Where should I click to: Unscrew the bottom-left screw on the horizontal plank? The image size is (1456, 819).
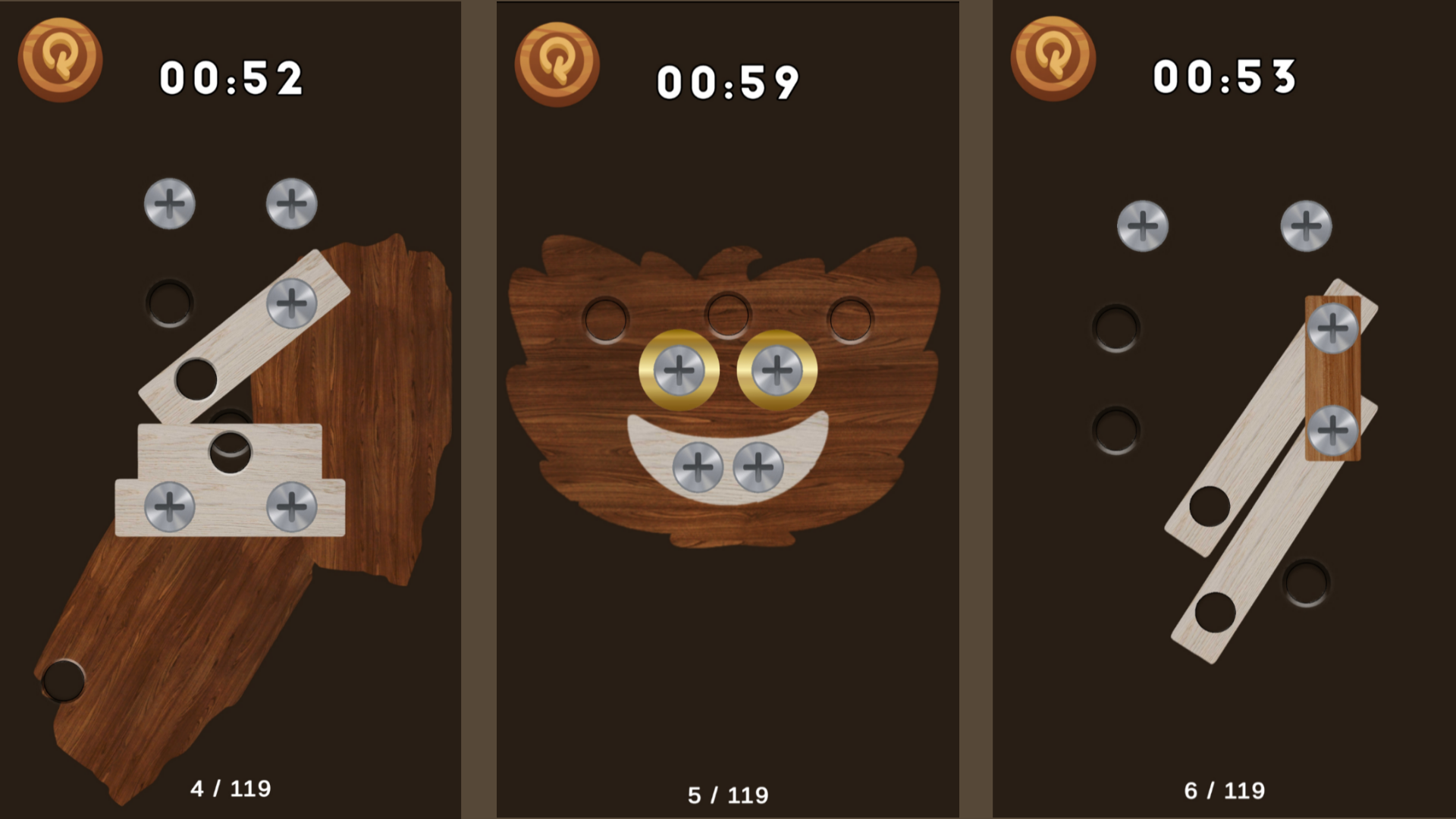168,507
